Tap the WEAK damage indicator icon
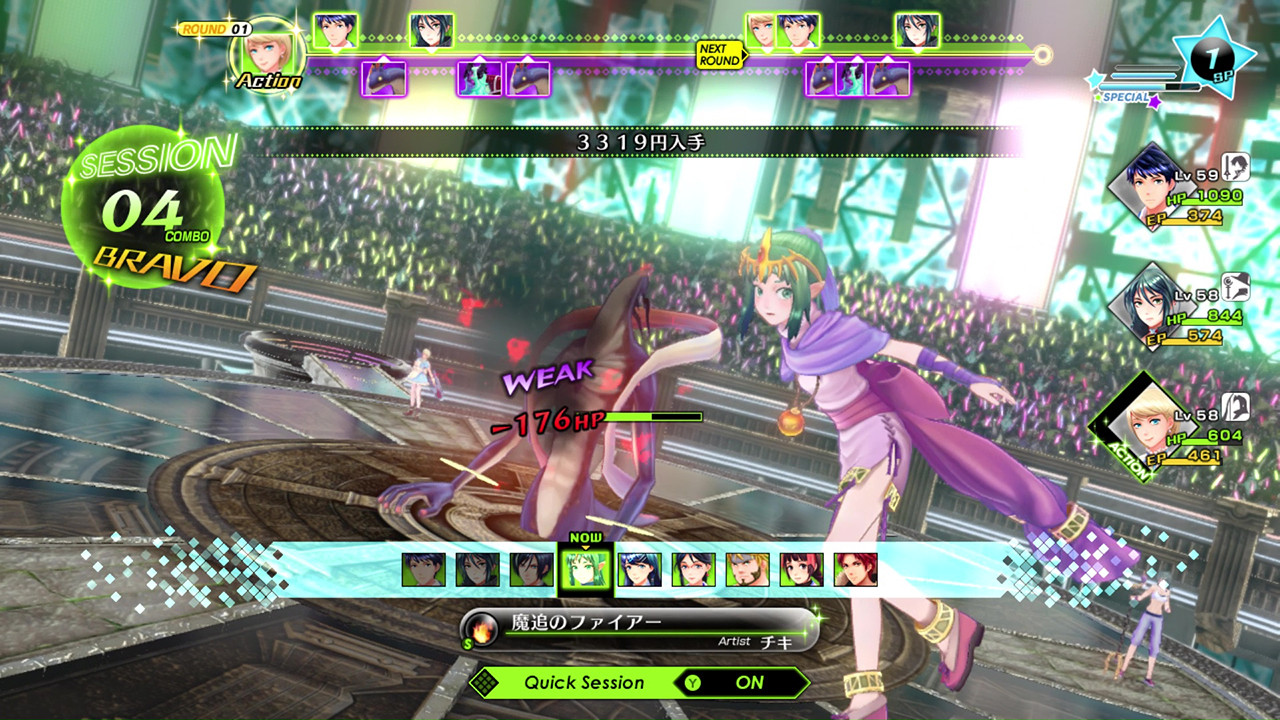The width and height of the screenshot is (1280, 720). [545, 377]
